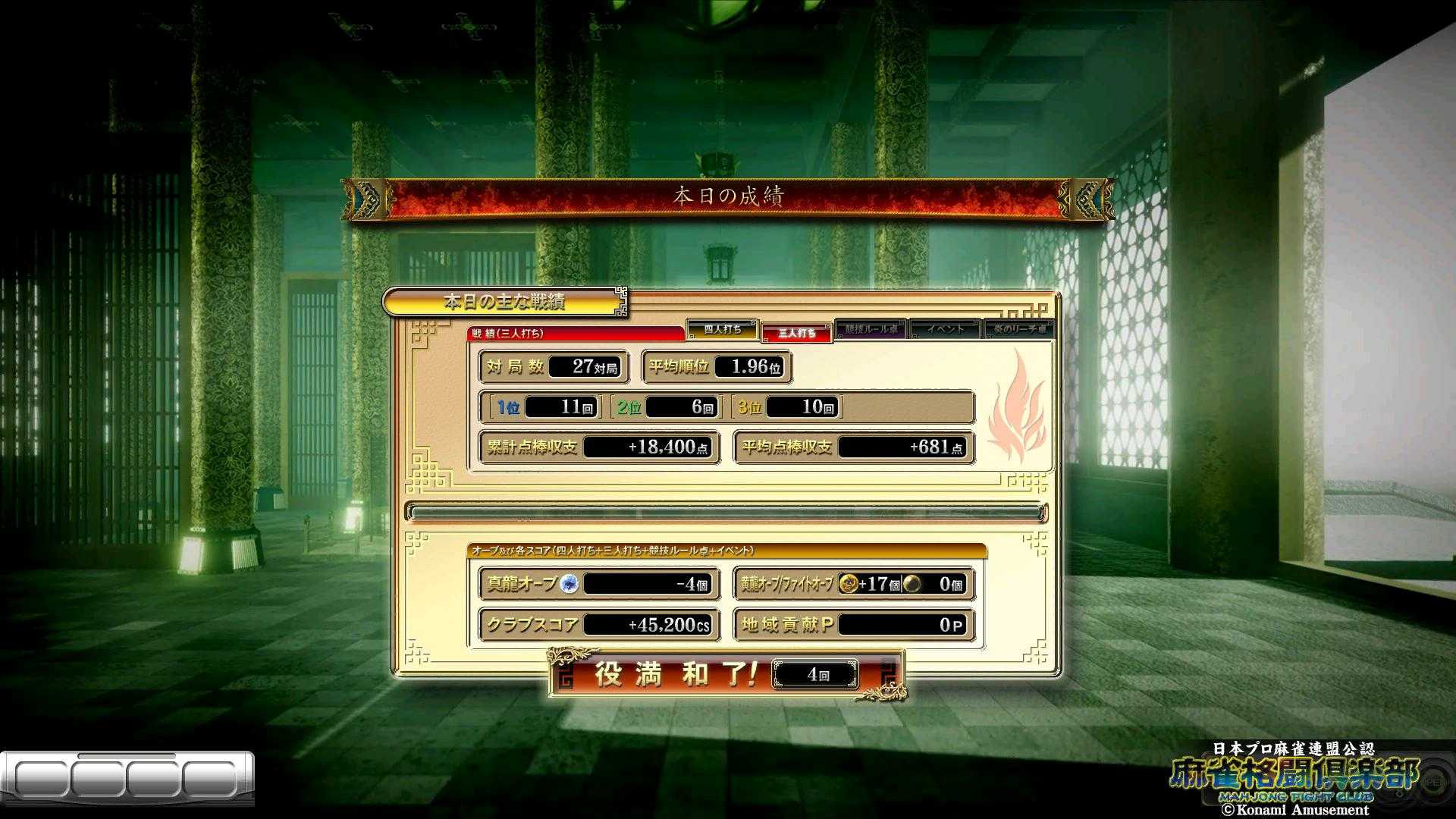Select the red 三人打ち tab
This screenshot has height=819, width=1456.
[796, 332]
